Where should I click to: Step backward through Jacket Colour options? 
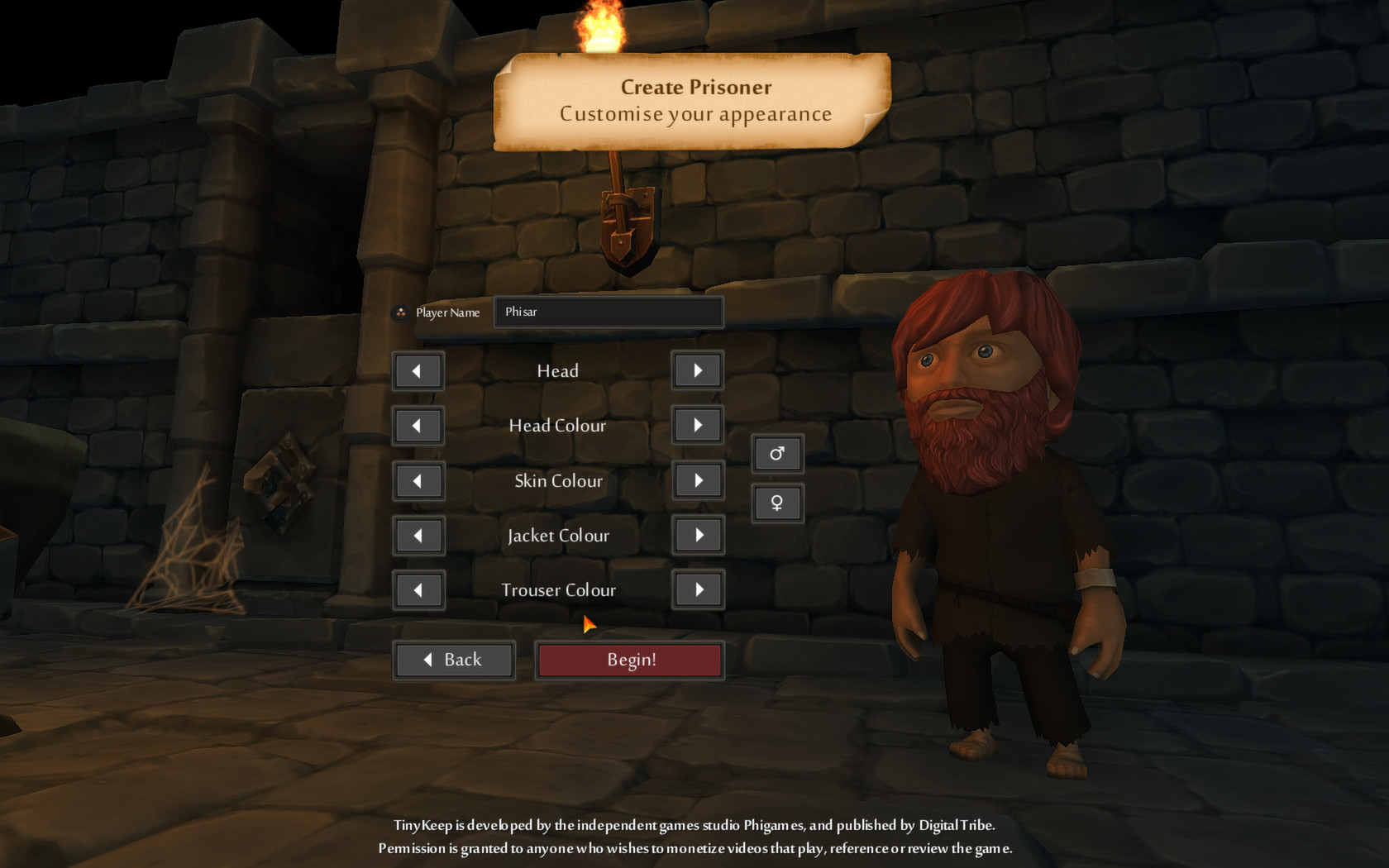[x=418, y=535]
